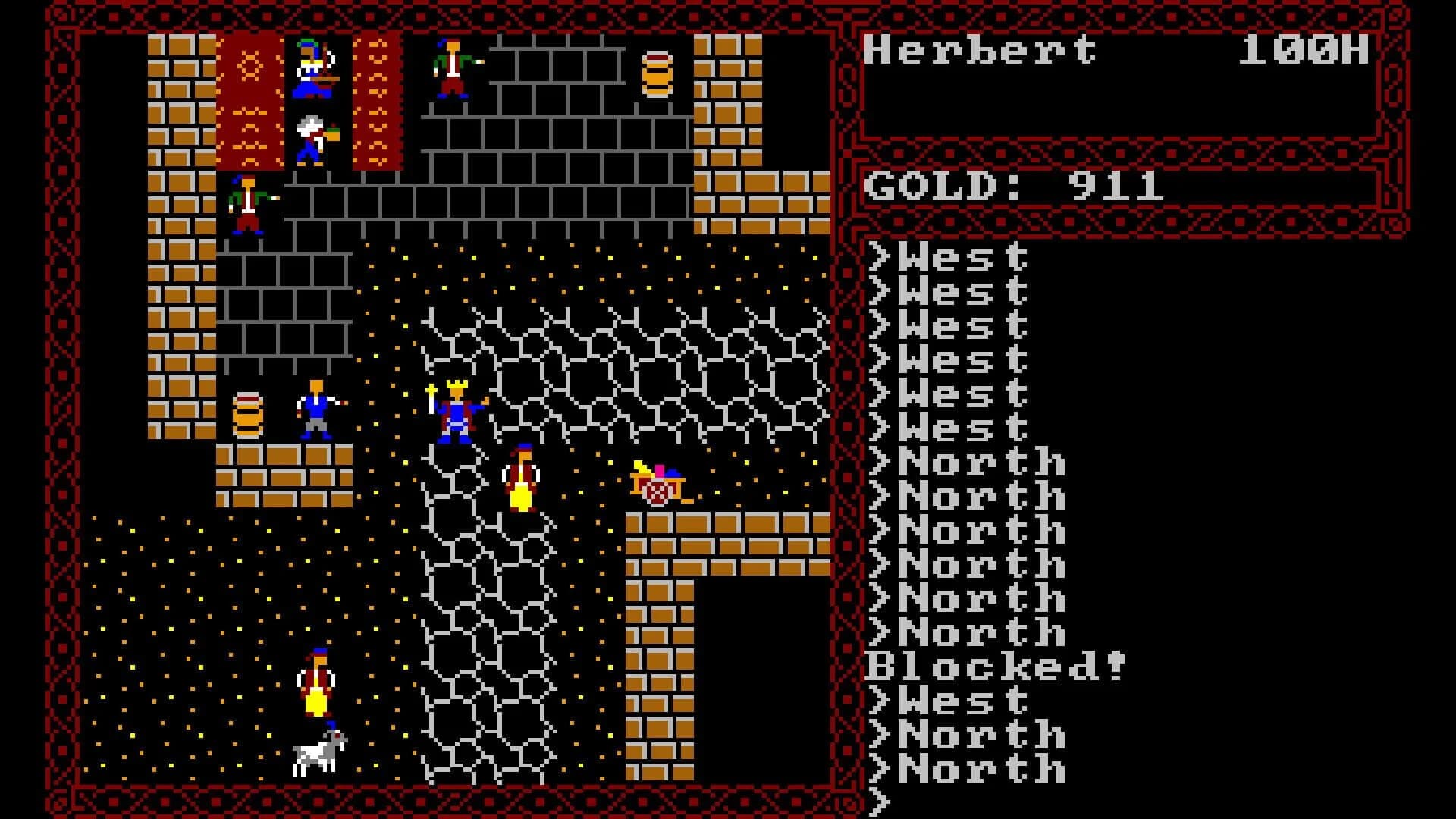
Task: Click the barrel in the top-right corner
Action: [658, 72]
